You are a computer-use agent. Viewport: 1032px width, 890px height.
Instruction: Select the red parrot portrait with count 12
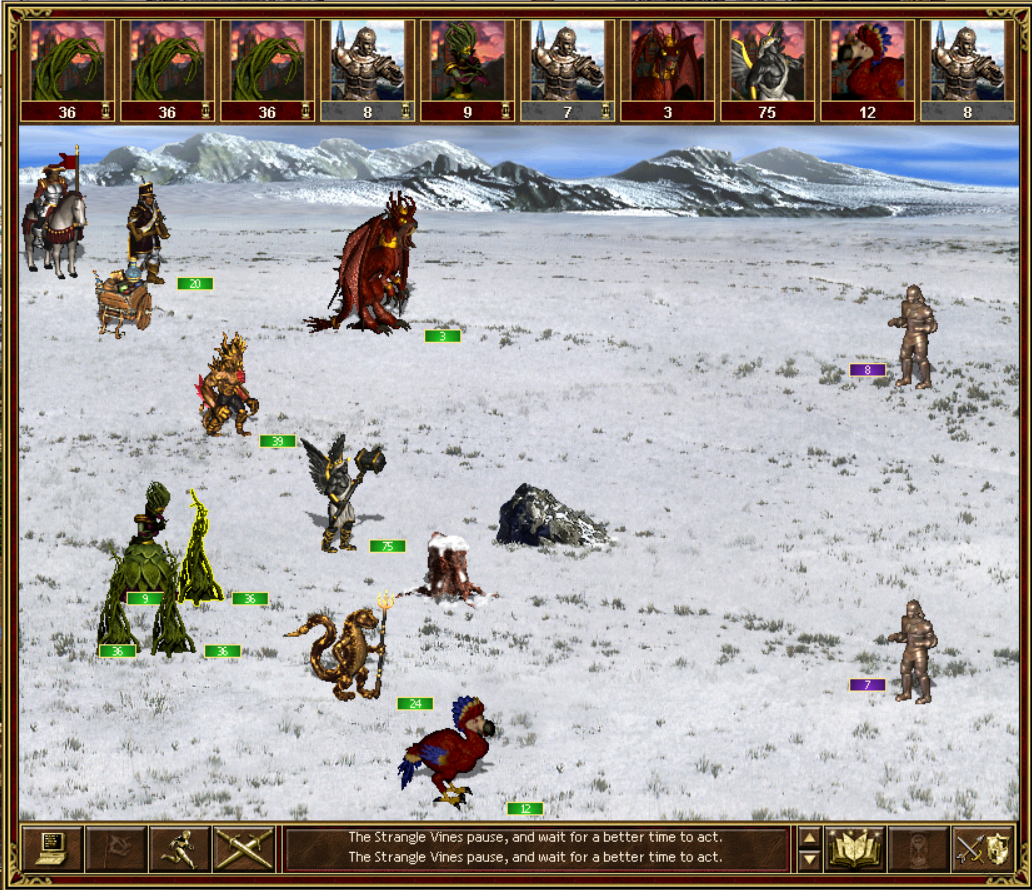[x=867, y=68]
